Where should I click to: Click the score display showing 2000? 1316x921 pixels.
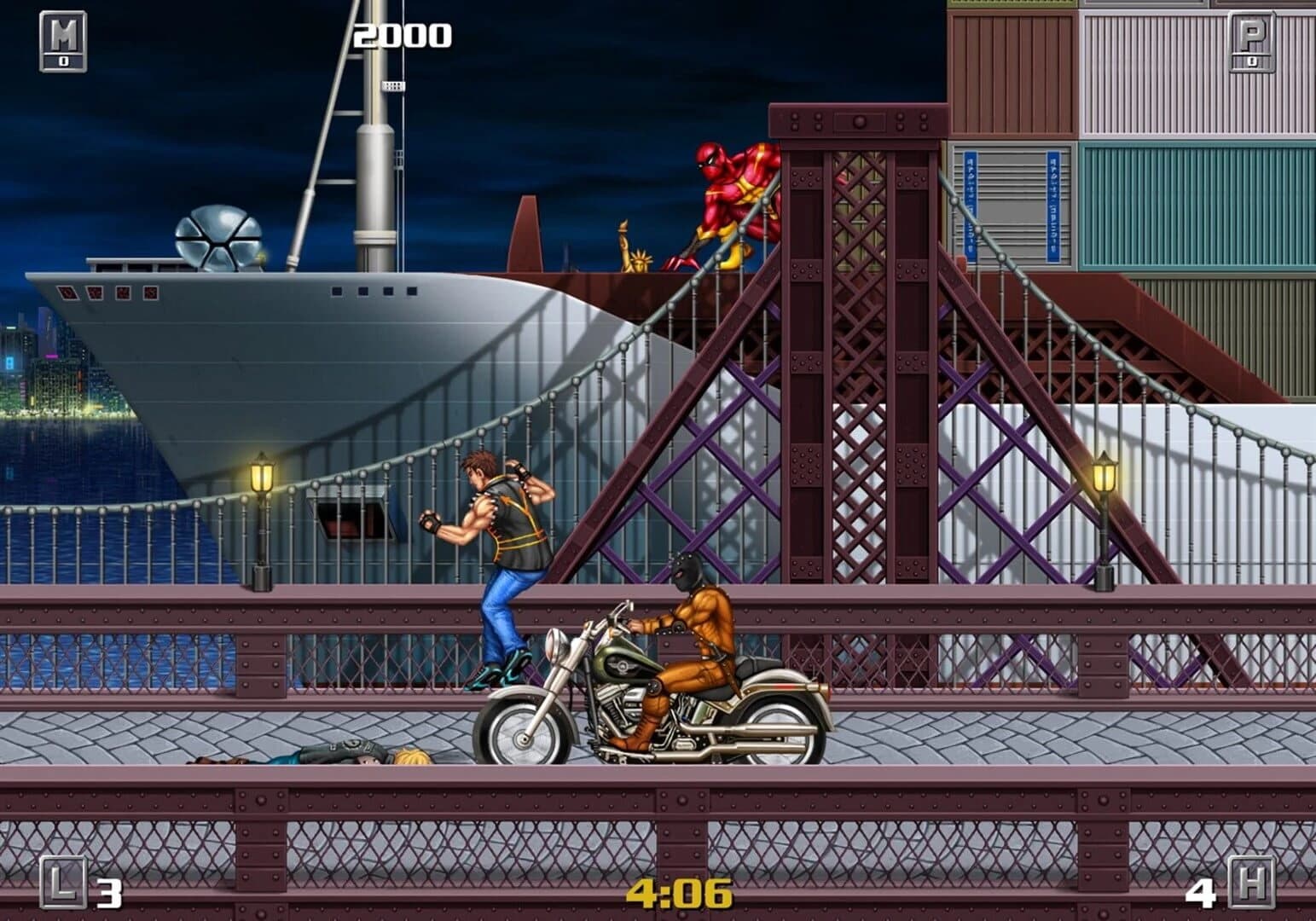click(401, 36)
